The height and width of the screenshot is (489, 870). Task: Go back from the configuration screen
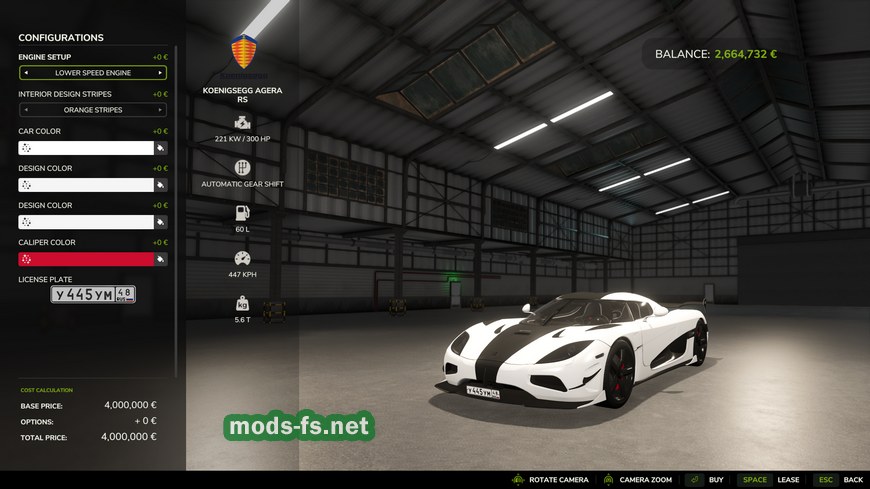point(838,480)
